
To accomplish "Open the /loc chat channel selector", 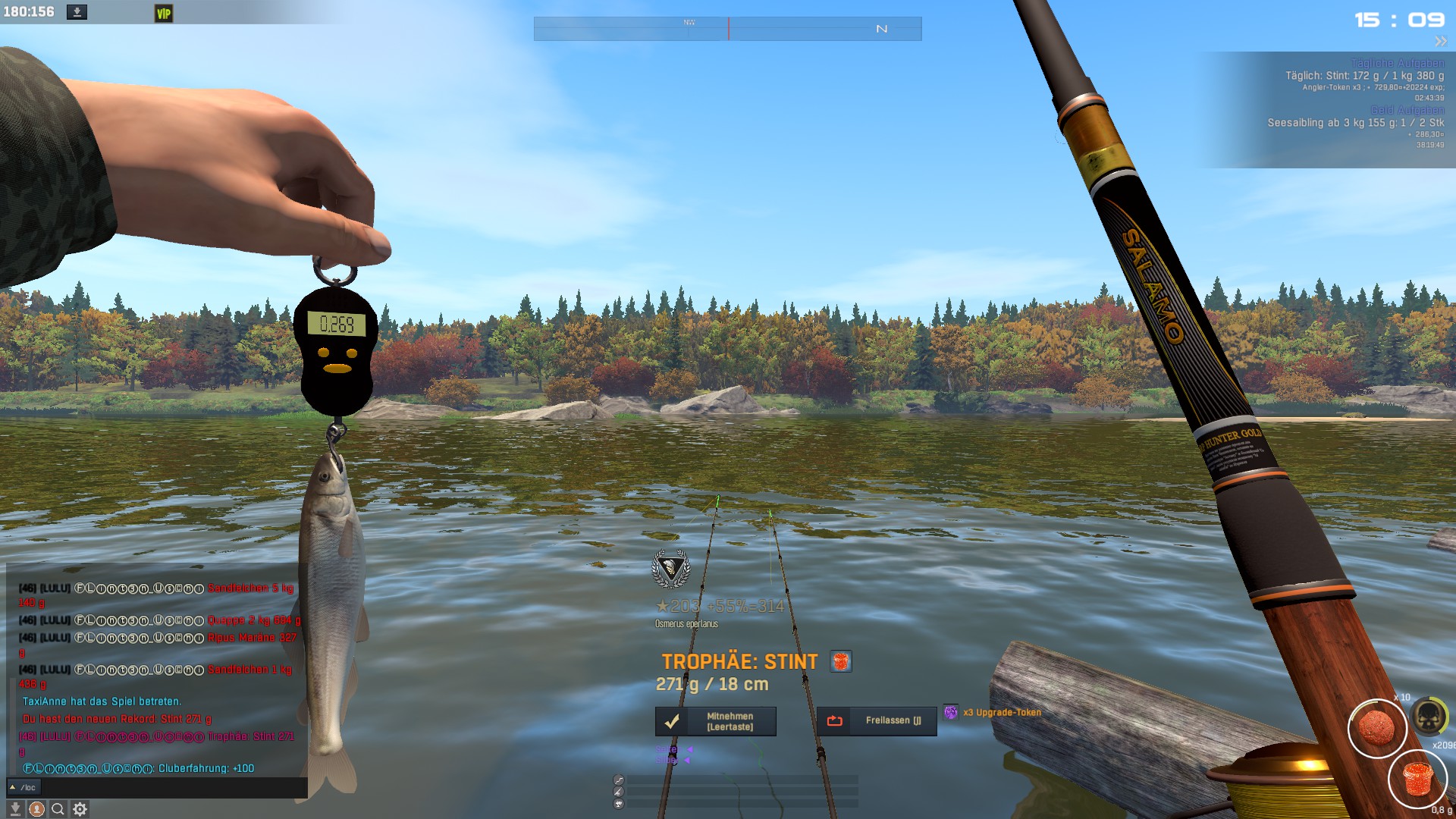I will 23,787.
